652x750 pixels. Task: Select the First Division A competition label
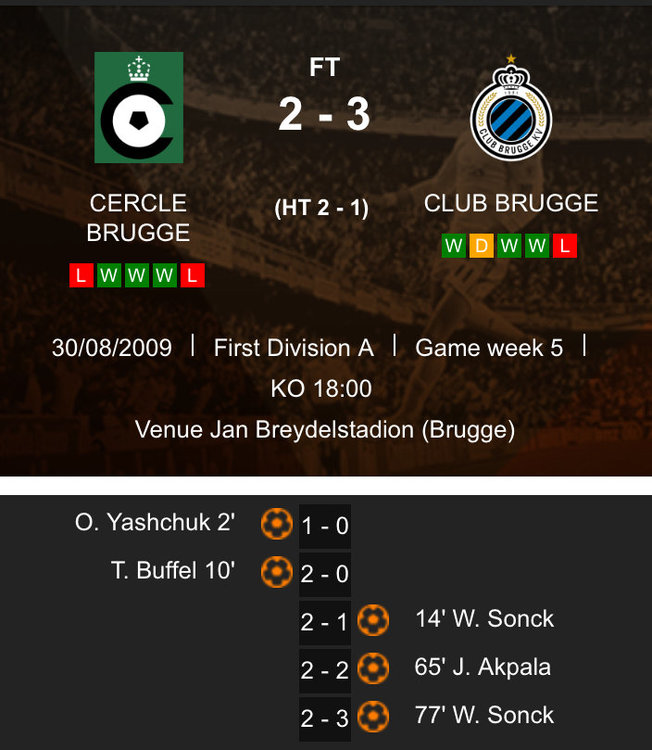[294, 348]
